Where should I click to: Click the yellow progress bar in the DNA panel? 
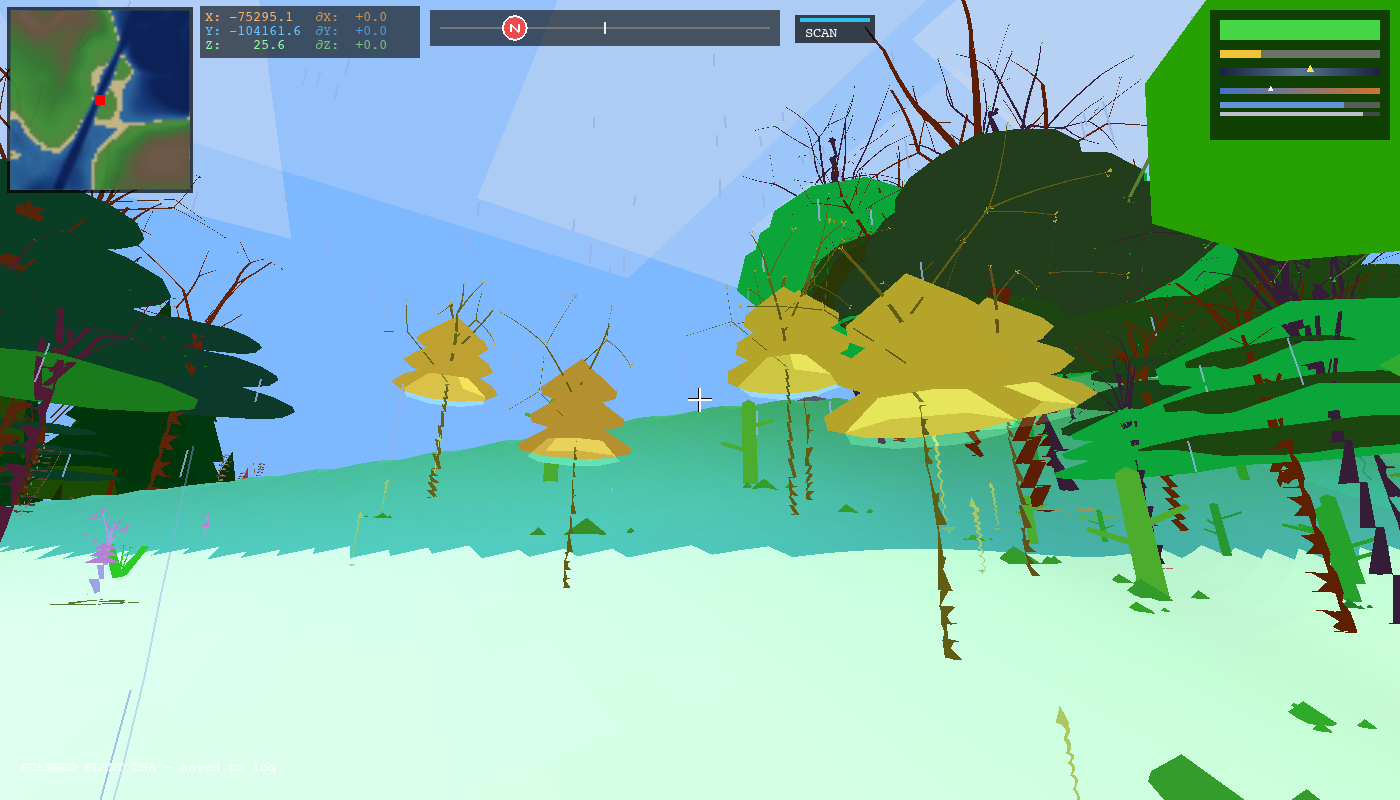[x=1240, y=53]
